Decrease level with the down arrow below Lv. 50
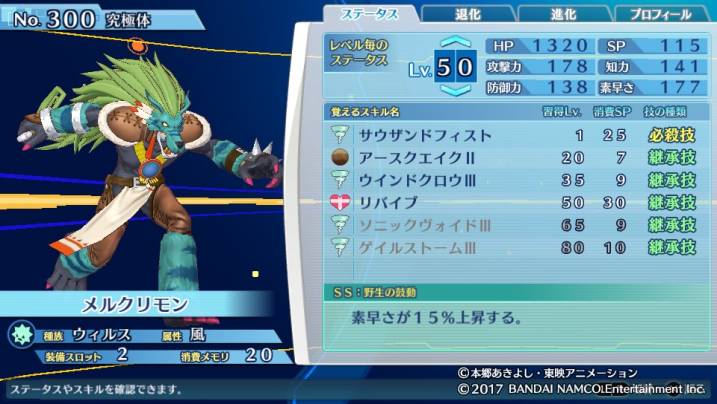The width and height of the screenshot is (717, 404). [x=455, y=90]
